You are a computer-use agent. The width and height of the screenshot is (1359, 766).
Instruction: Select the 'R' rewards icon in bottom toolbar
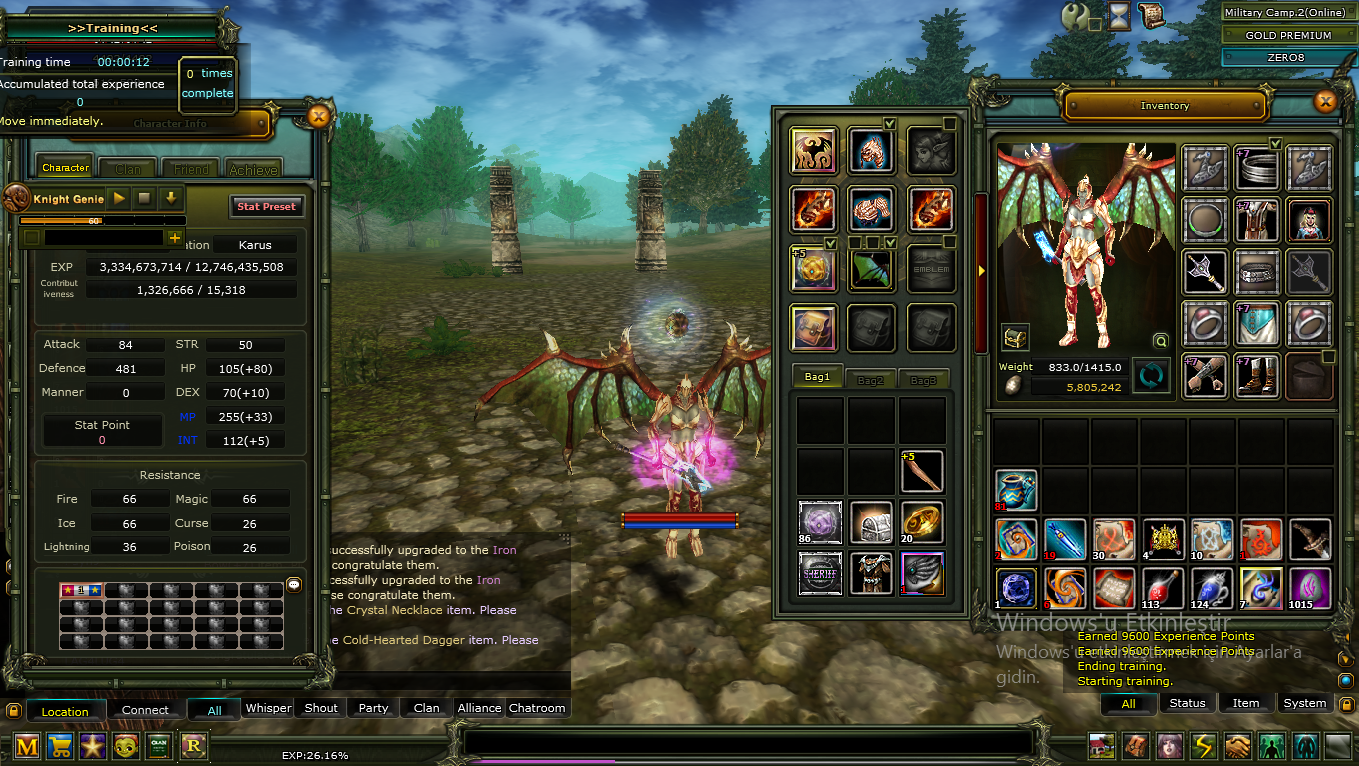(192, 746)
